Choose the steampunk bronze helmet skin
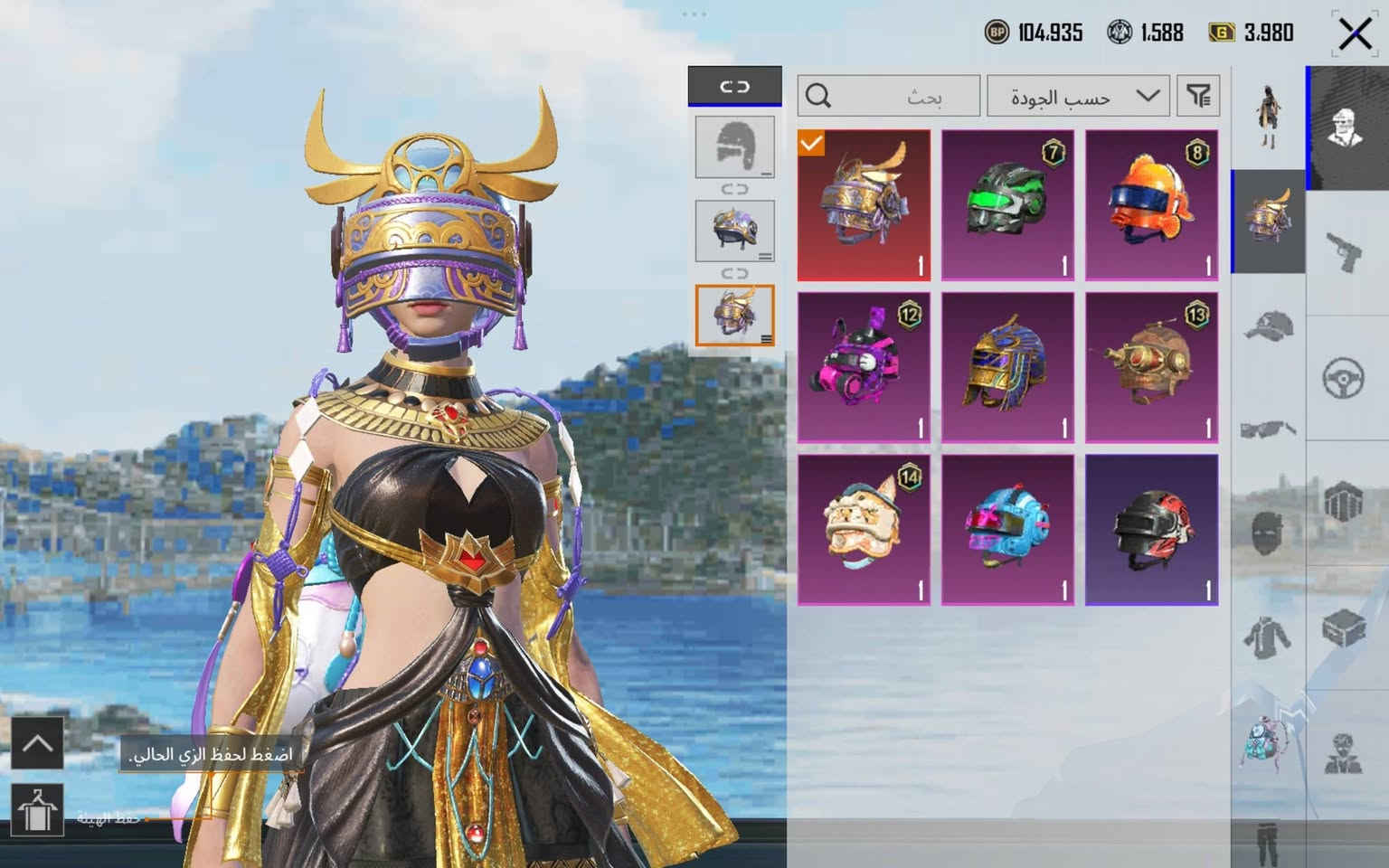 click(1151, 367)
